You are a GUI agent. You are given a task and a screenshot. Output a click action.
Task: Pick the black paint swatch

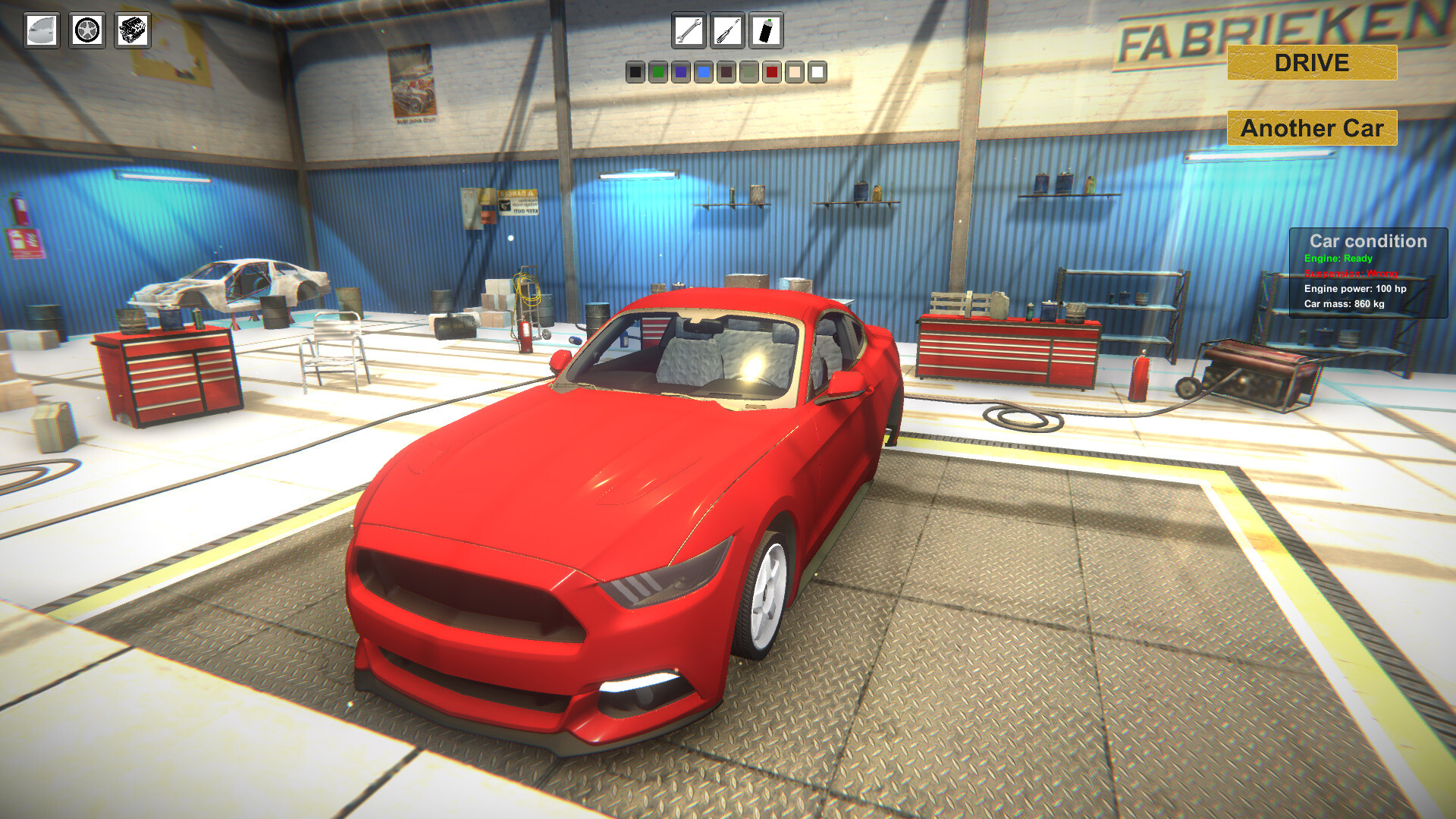635,73
